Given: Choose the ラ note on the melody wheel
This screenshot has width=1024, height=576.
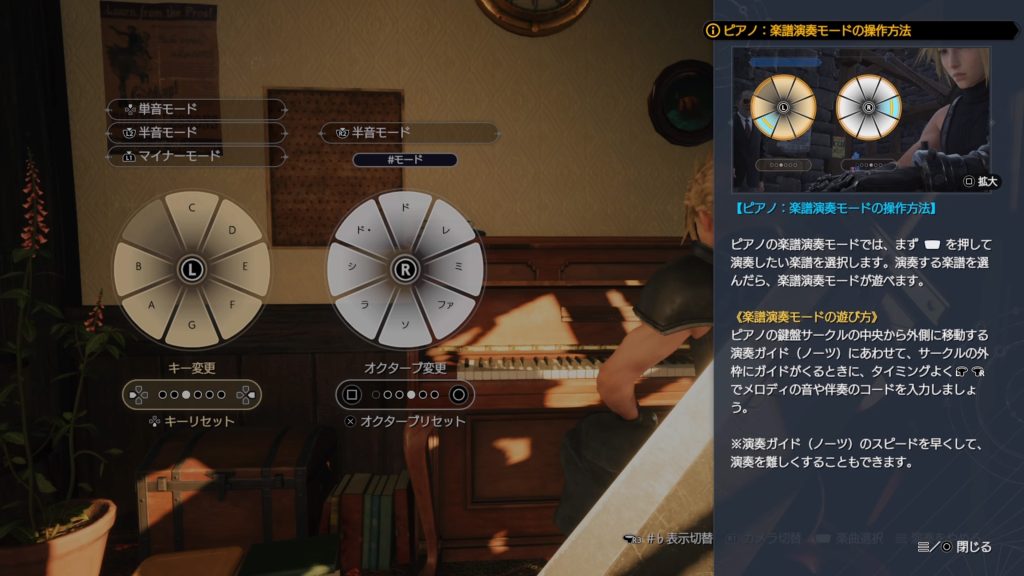Looking at the screenshot, I should (x=365, y=306).
